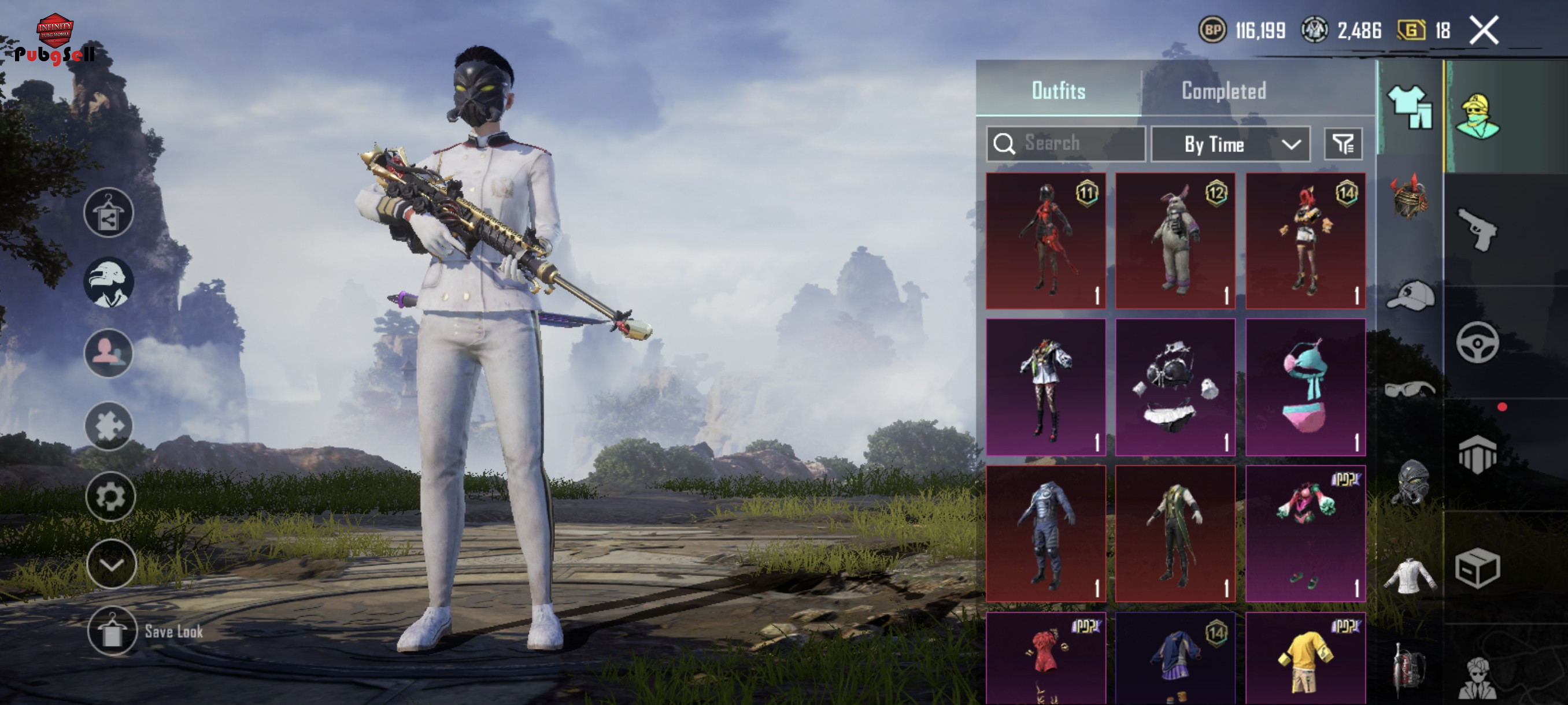1568x705 pixels.
Task: Select the Outfits tab
Action: (1058, 91)
